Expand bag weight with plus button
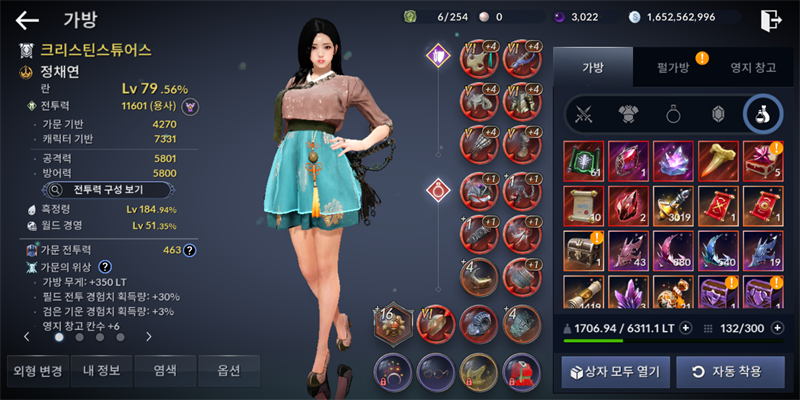The image size is (800, 400). point(685,327)
